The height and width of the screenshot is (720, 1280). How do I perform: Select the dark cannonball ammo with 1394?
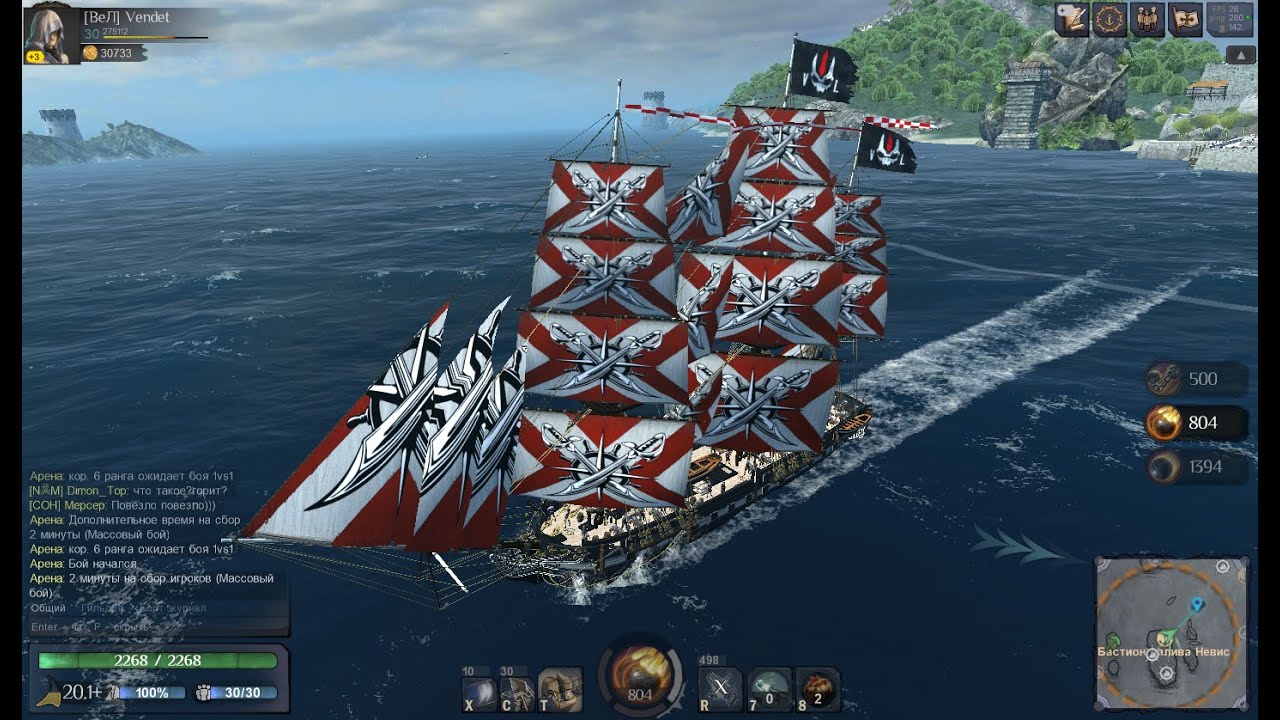(1165, 467)
